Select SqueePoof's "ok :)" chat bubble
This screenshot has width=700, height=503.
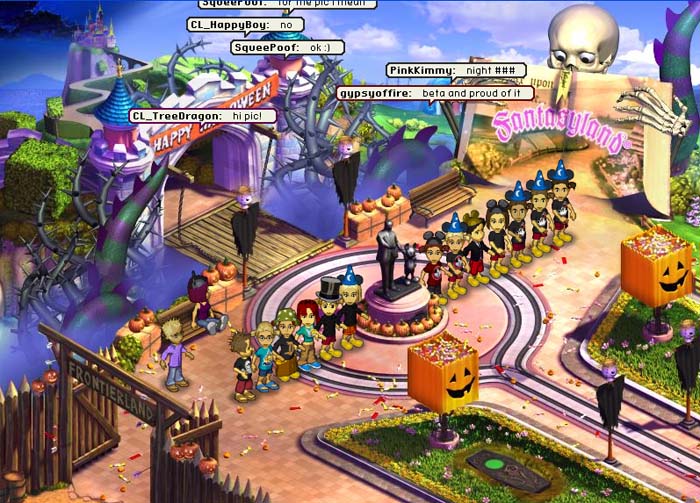[x=287, y=47]
